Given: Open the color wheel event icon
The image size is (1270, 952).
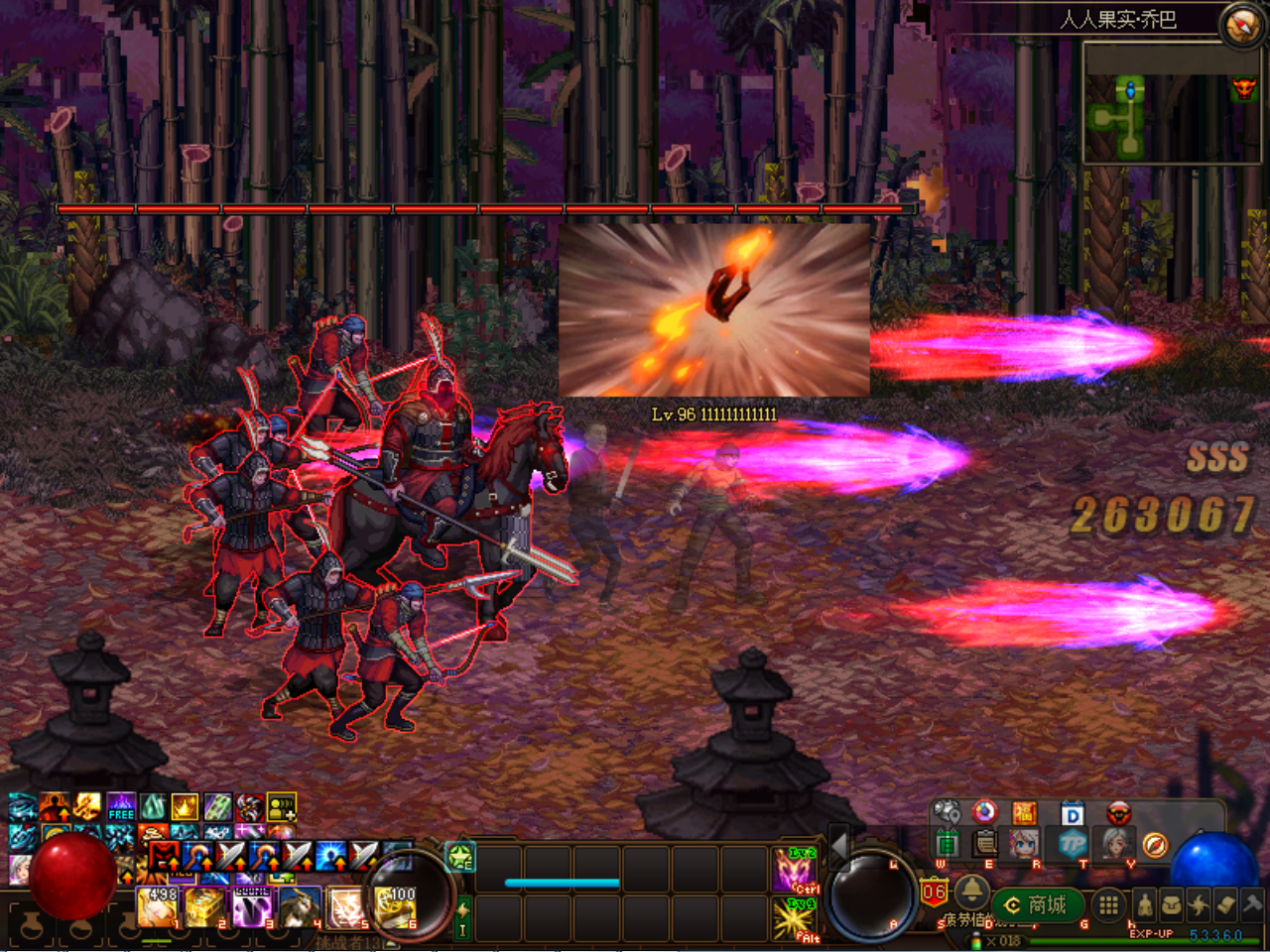Looking at the screenshot, I should point(982,809).
